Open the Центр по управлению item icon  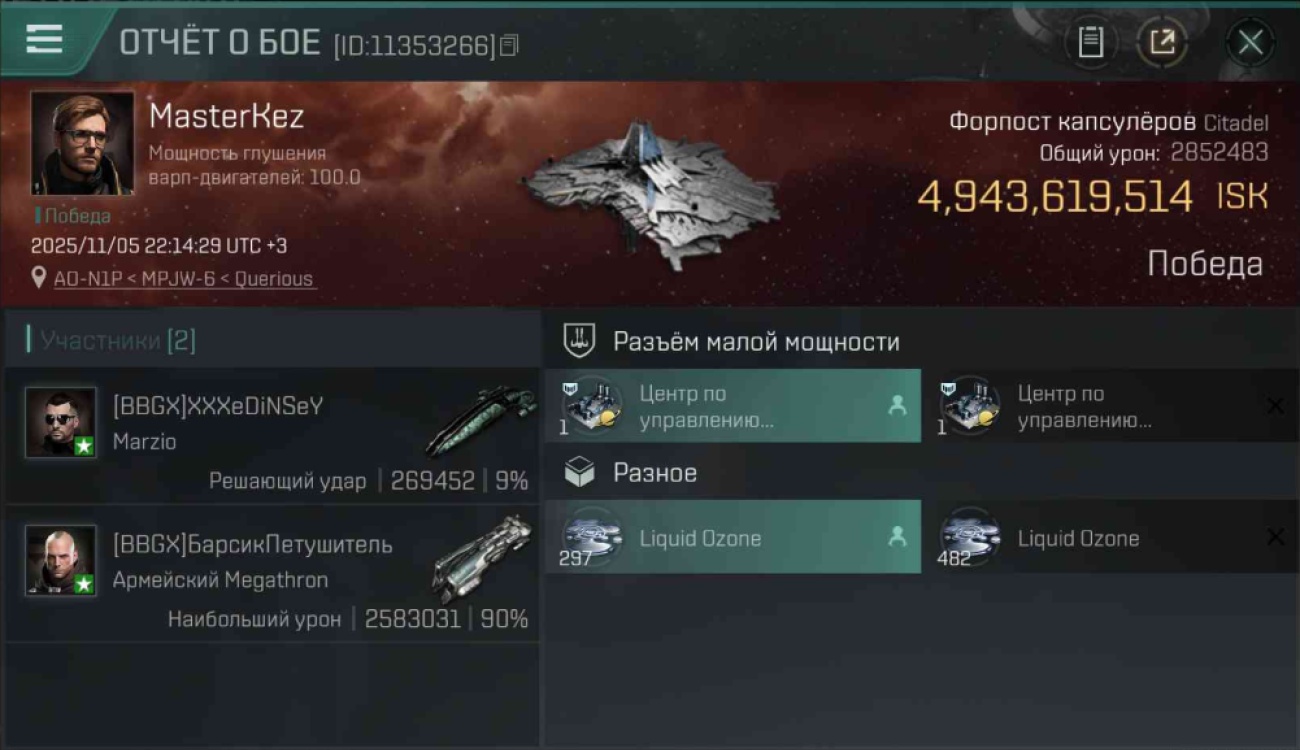(592, 405)
